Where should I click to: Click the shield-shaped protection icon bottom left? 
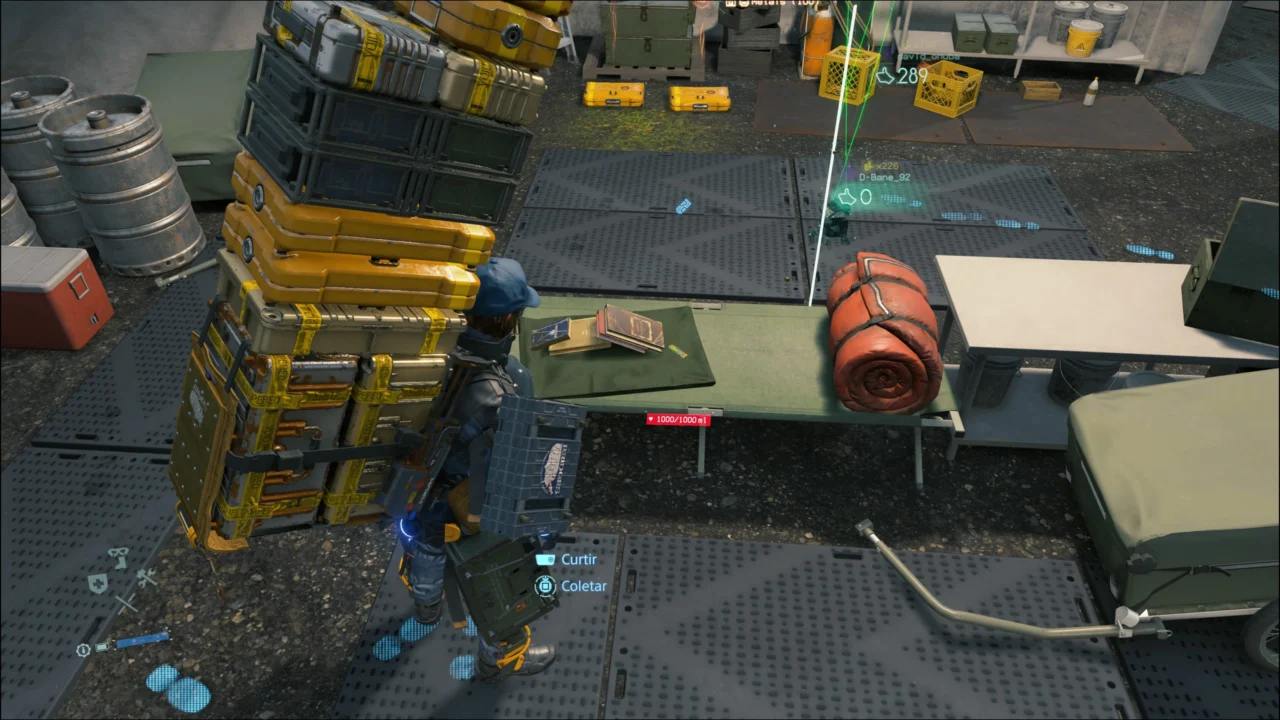(98, 583)
